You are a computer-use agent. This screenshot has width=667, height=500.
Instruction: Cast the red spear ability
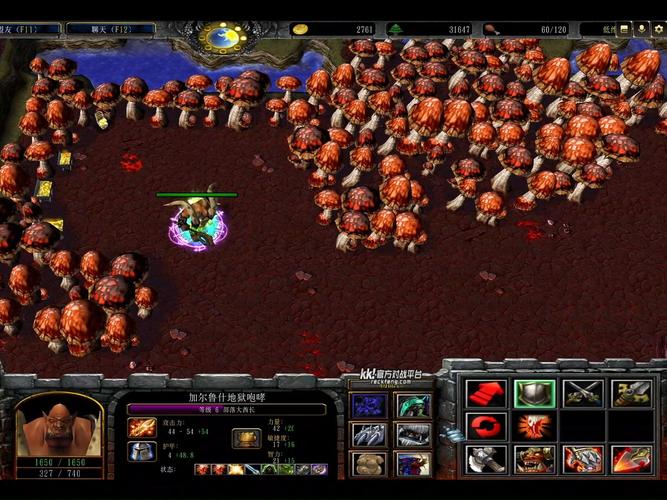coord(630,459)
